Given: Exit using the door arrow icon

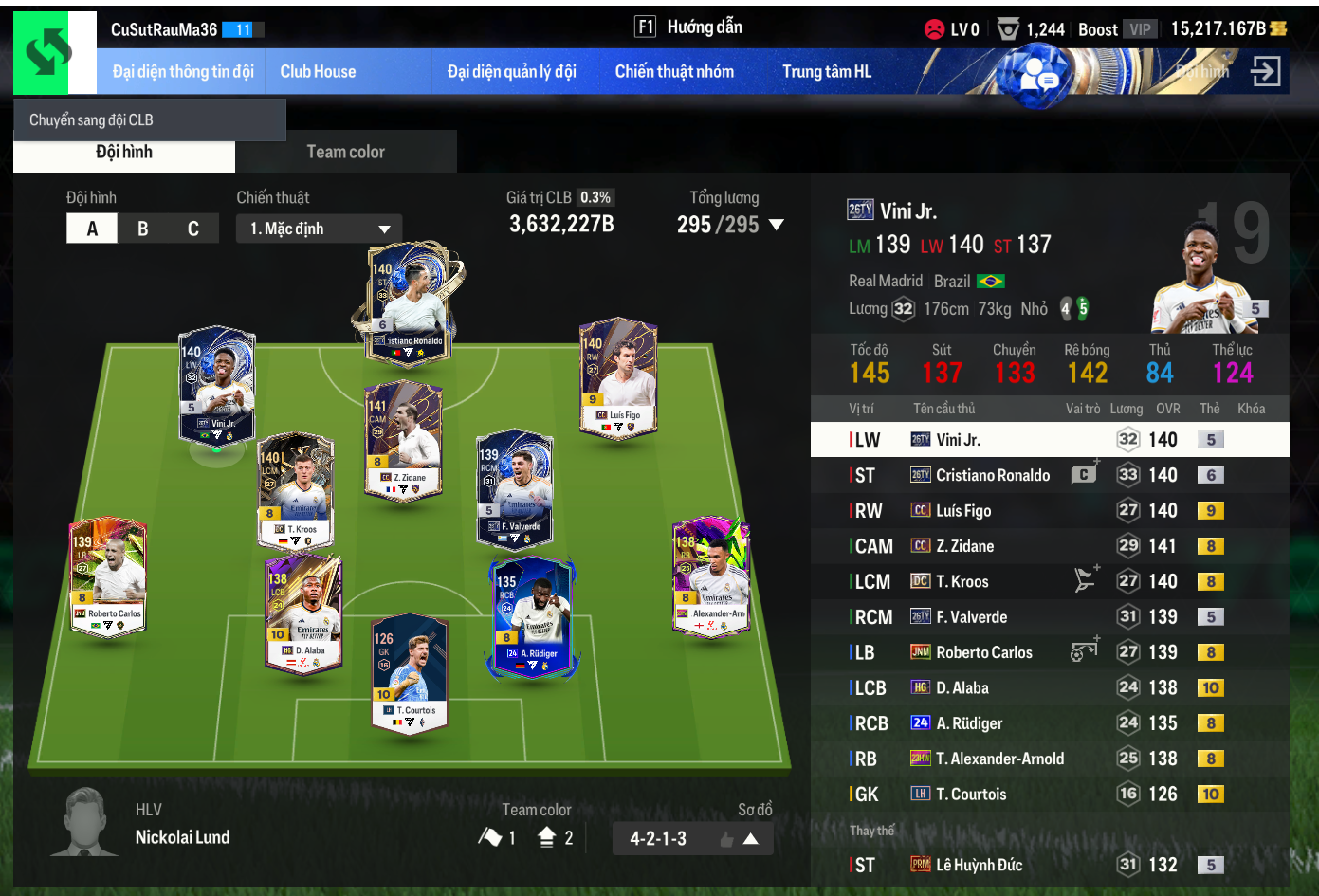Looking at the screenshot, I should 1266,71.
